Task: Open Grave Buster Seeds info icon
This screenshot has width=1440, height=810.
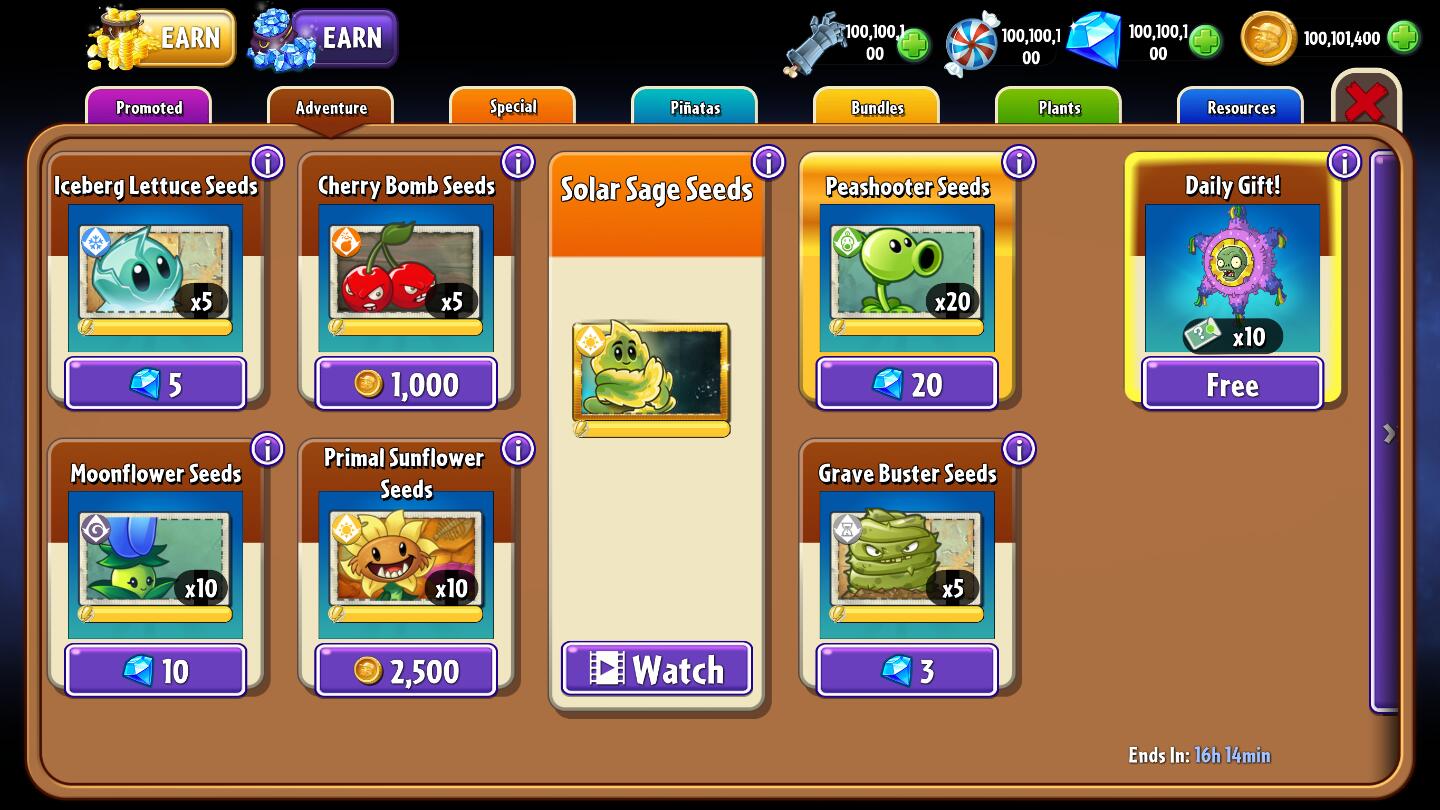Action: (1019, 449)
